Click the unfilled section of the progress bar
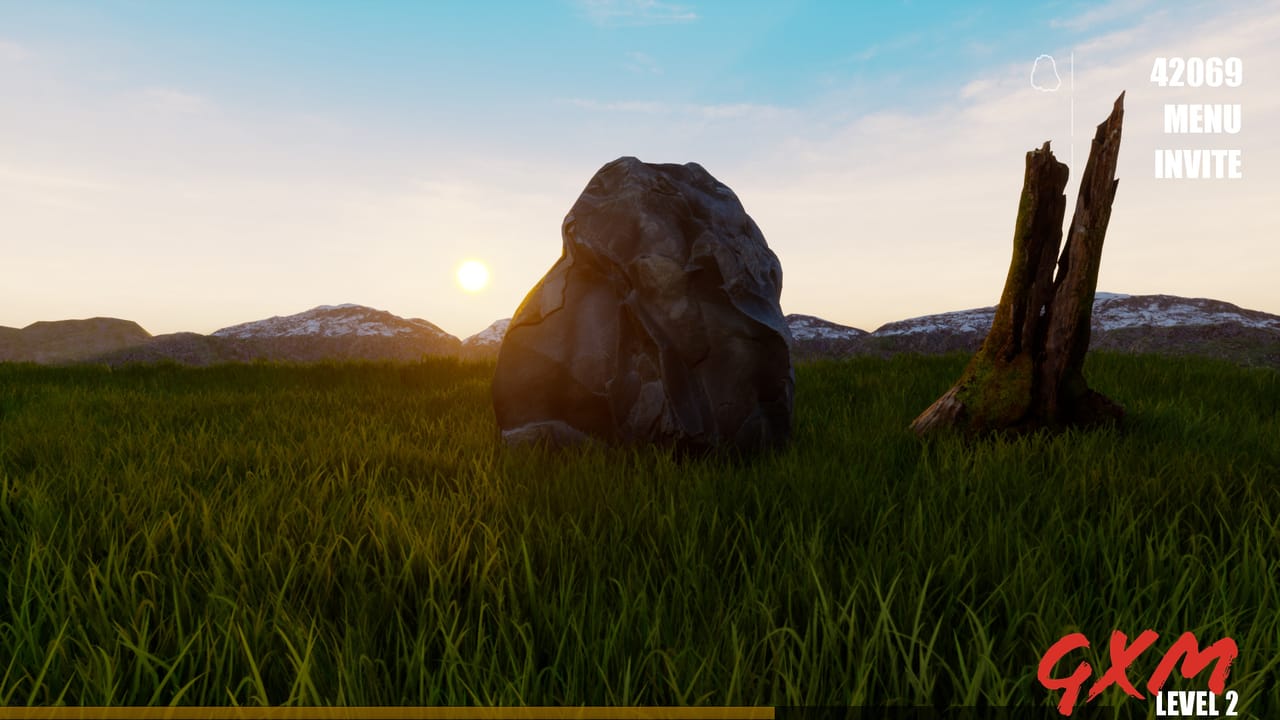The image size is (1280, 720). coord(1000,713)
